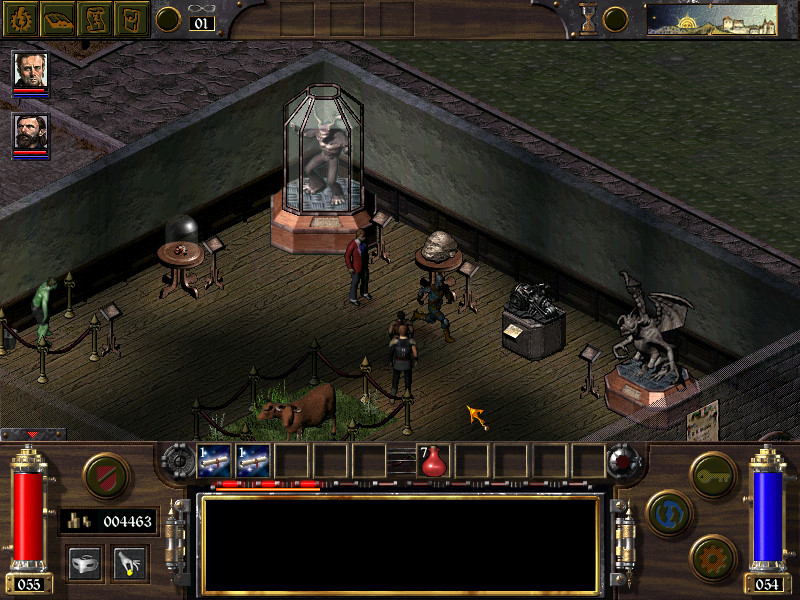Click the key skills button
Viewport: 800px width, 600px height.
tap(713, 470)
